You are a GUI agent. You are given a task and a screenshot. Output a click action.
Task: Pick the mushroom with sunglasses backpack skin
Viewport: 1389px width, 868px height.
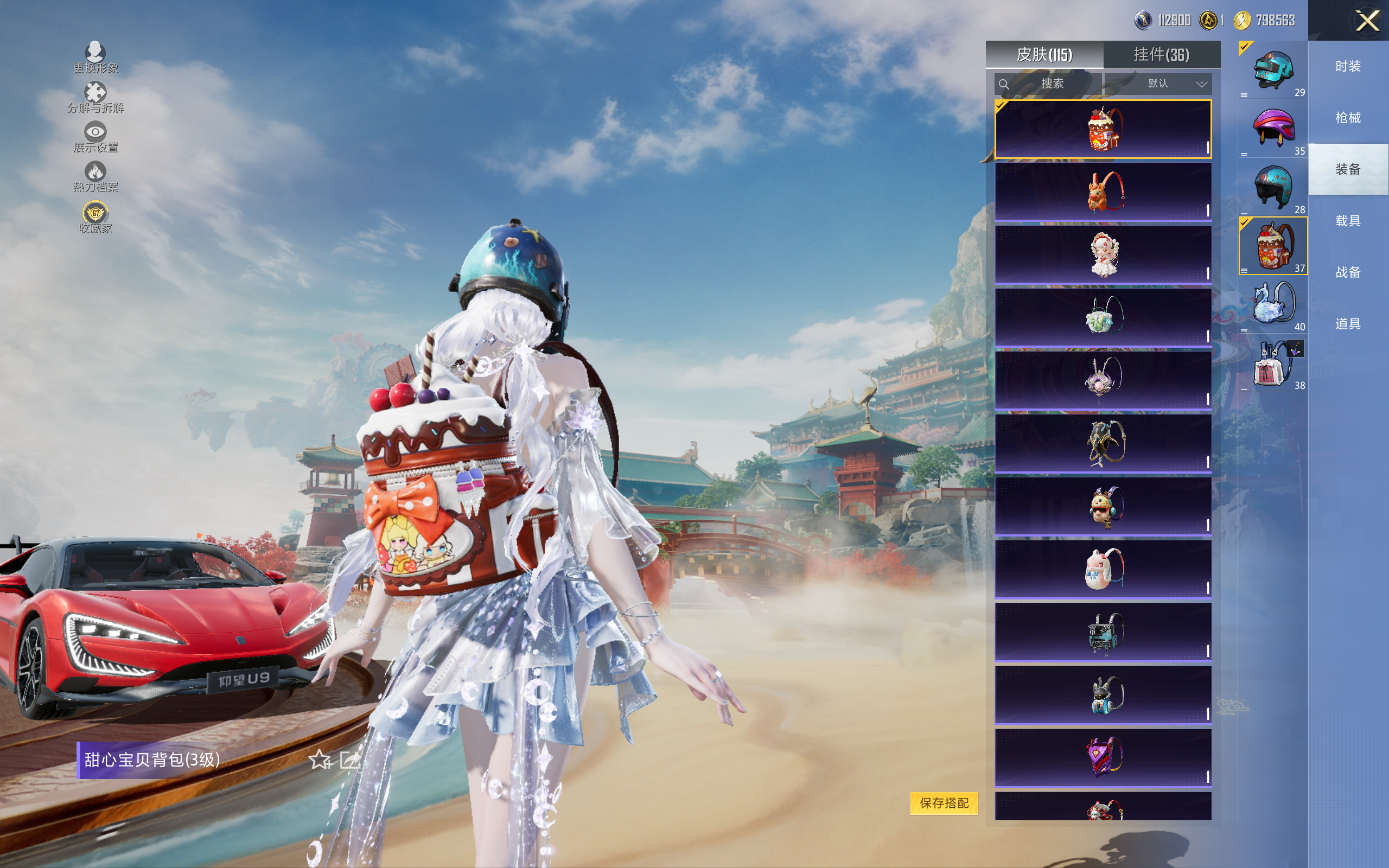(x=1103, y=506)
